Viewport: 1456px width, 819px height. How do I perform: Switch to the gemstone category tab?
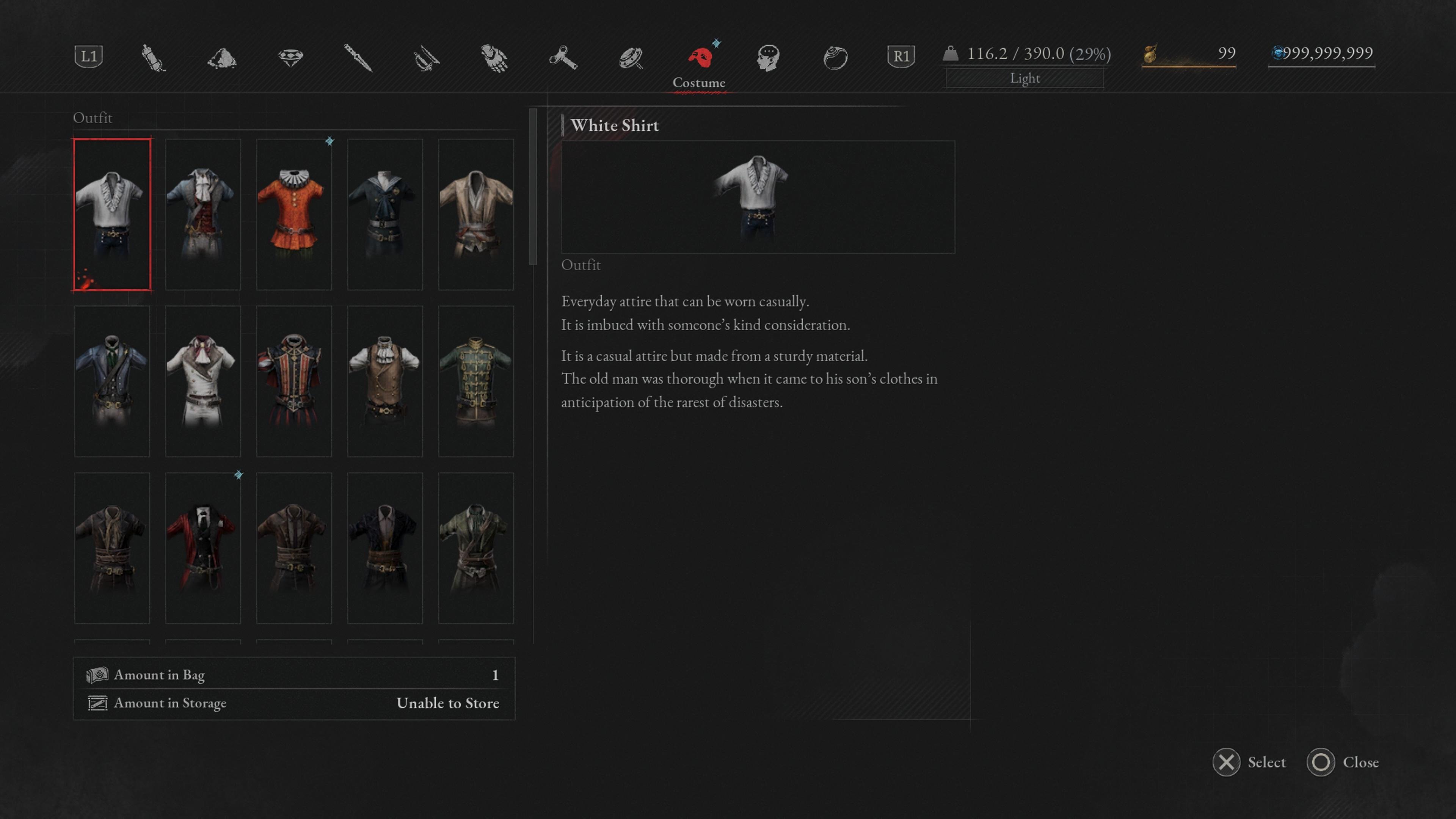point(290,57)
